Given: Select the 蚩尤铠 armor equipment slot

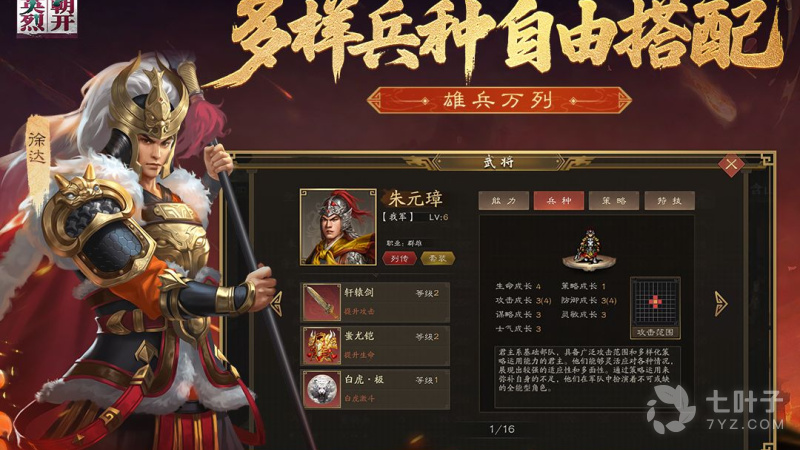Looking at the screenshot, I should point(376,344).
